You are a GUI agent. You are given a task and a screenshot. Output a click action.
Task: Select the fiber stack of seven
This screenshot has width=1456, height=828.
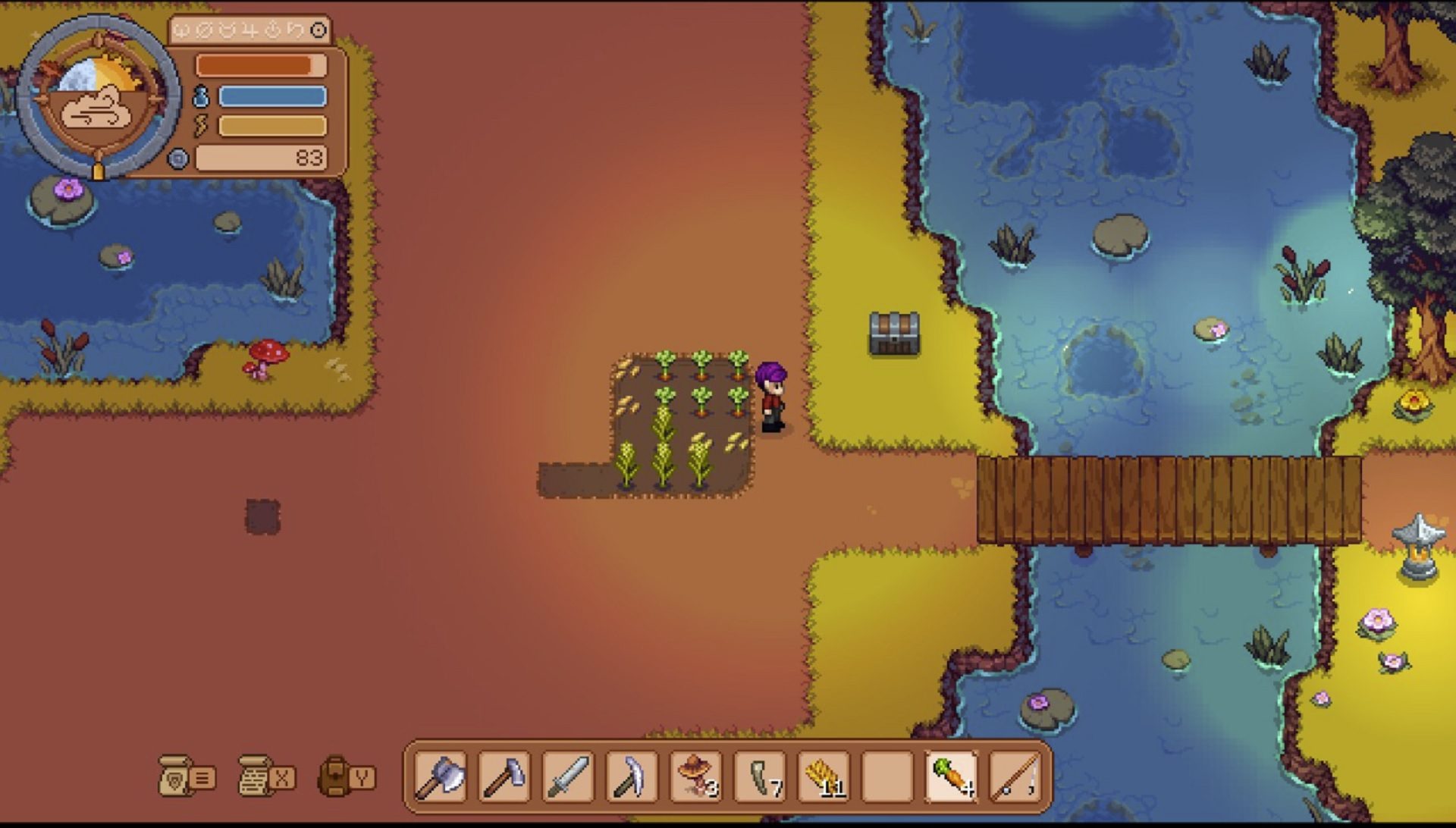[x=760, y=777]
